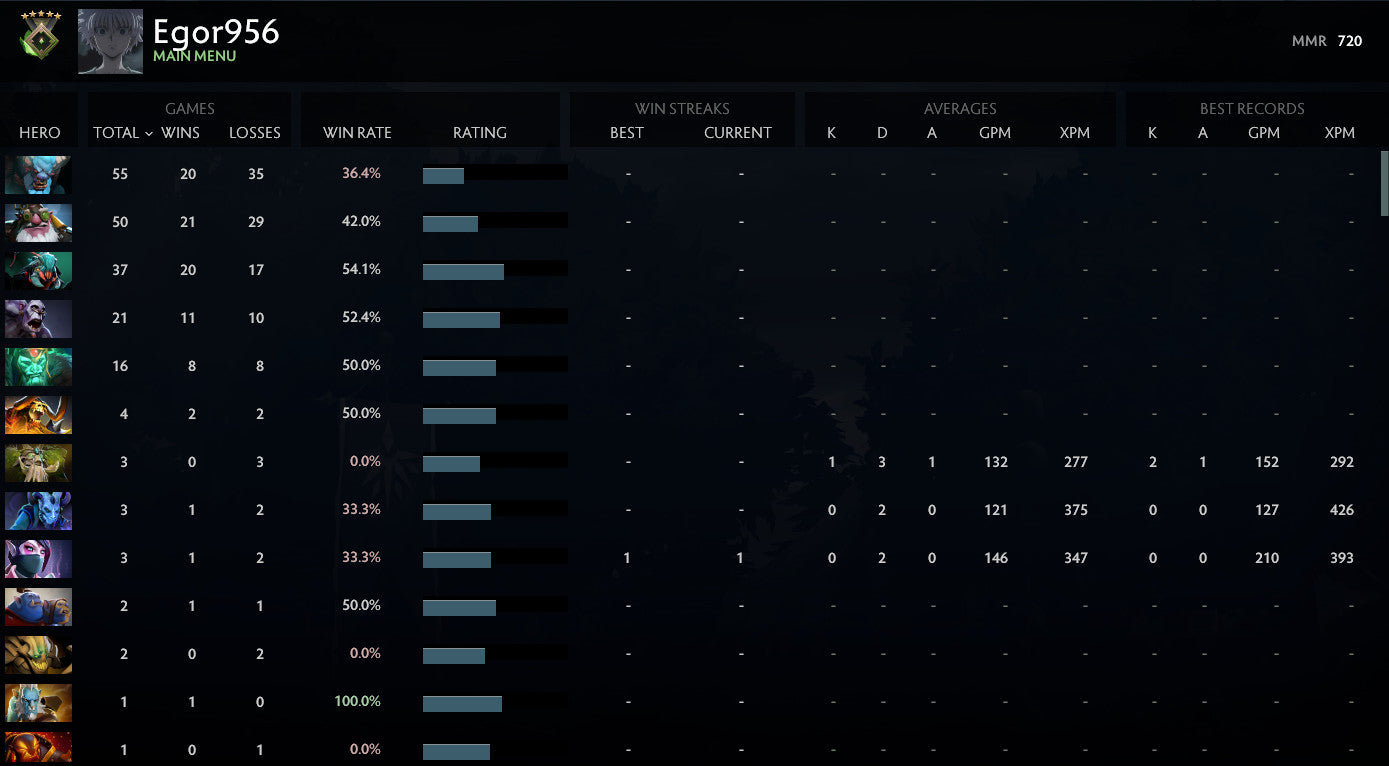Open the fiery hero portrait at the bottom
This screenshot has width=1389, height=766.
(x=38, y=748)
